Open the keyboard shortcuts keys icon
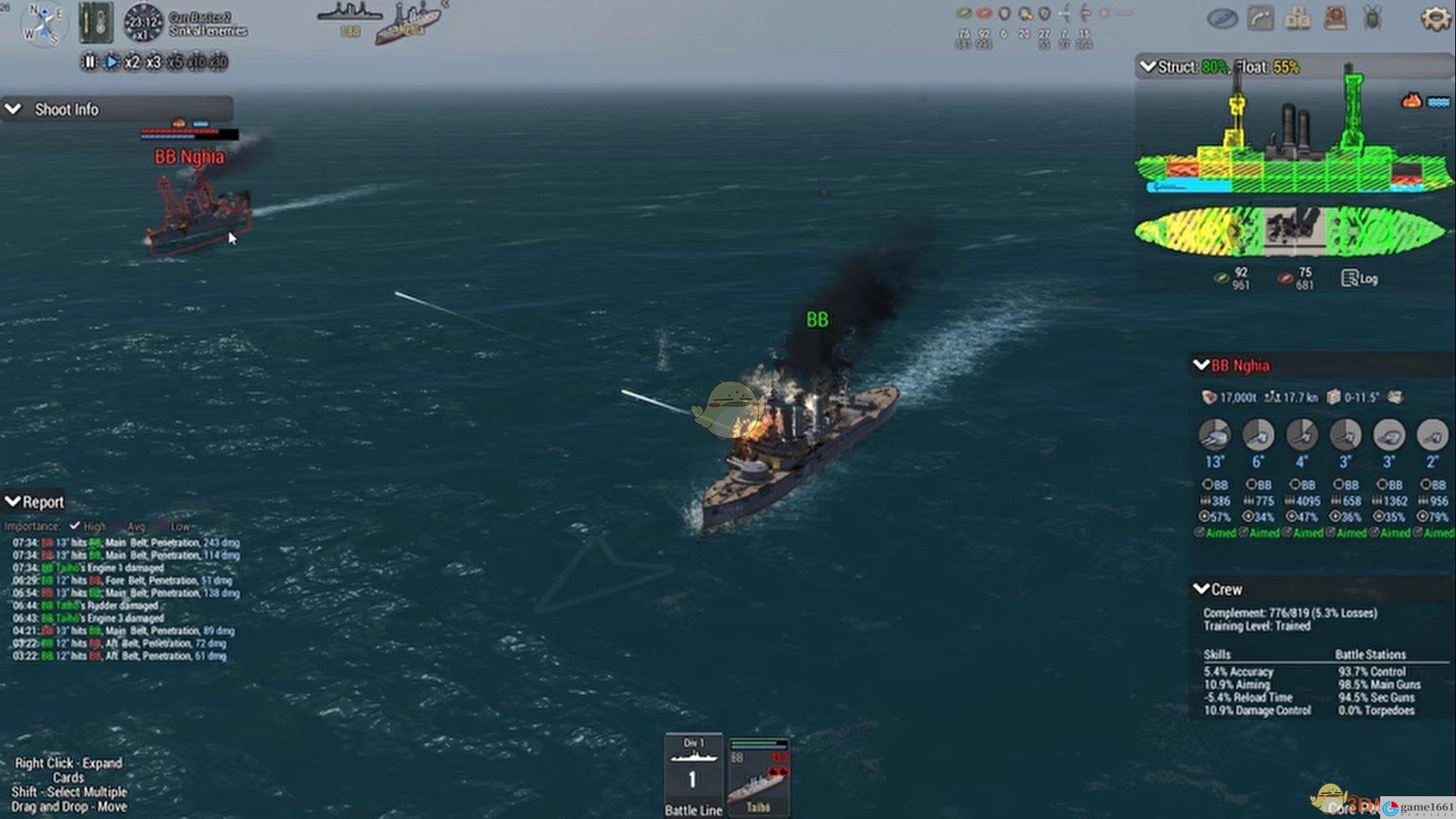1456x819 pixels. click(x=1298, y=18)
